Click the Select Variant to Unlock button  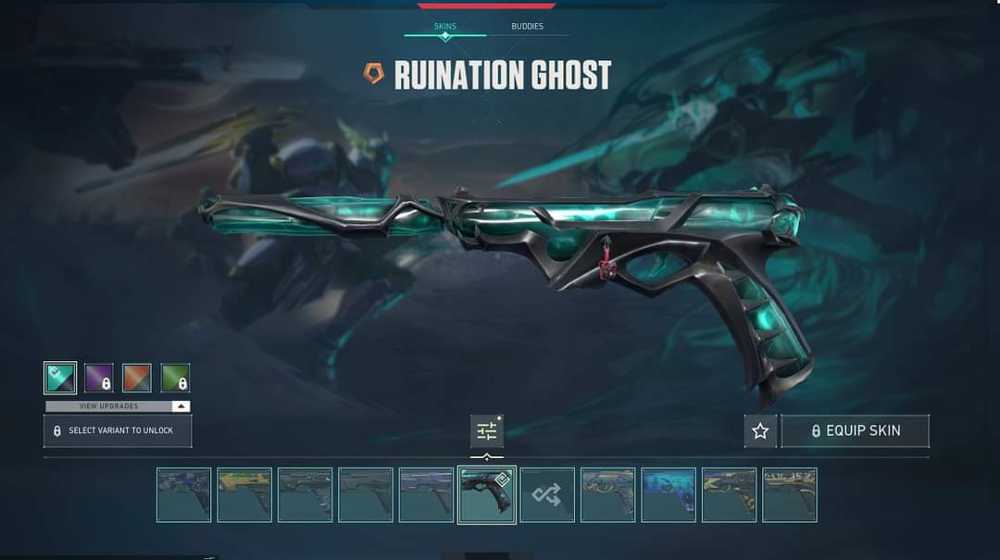[117, 431]
